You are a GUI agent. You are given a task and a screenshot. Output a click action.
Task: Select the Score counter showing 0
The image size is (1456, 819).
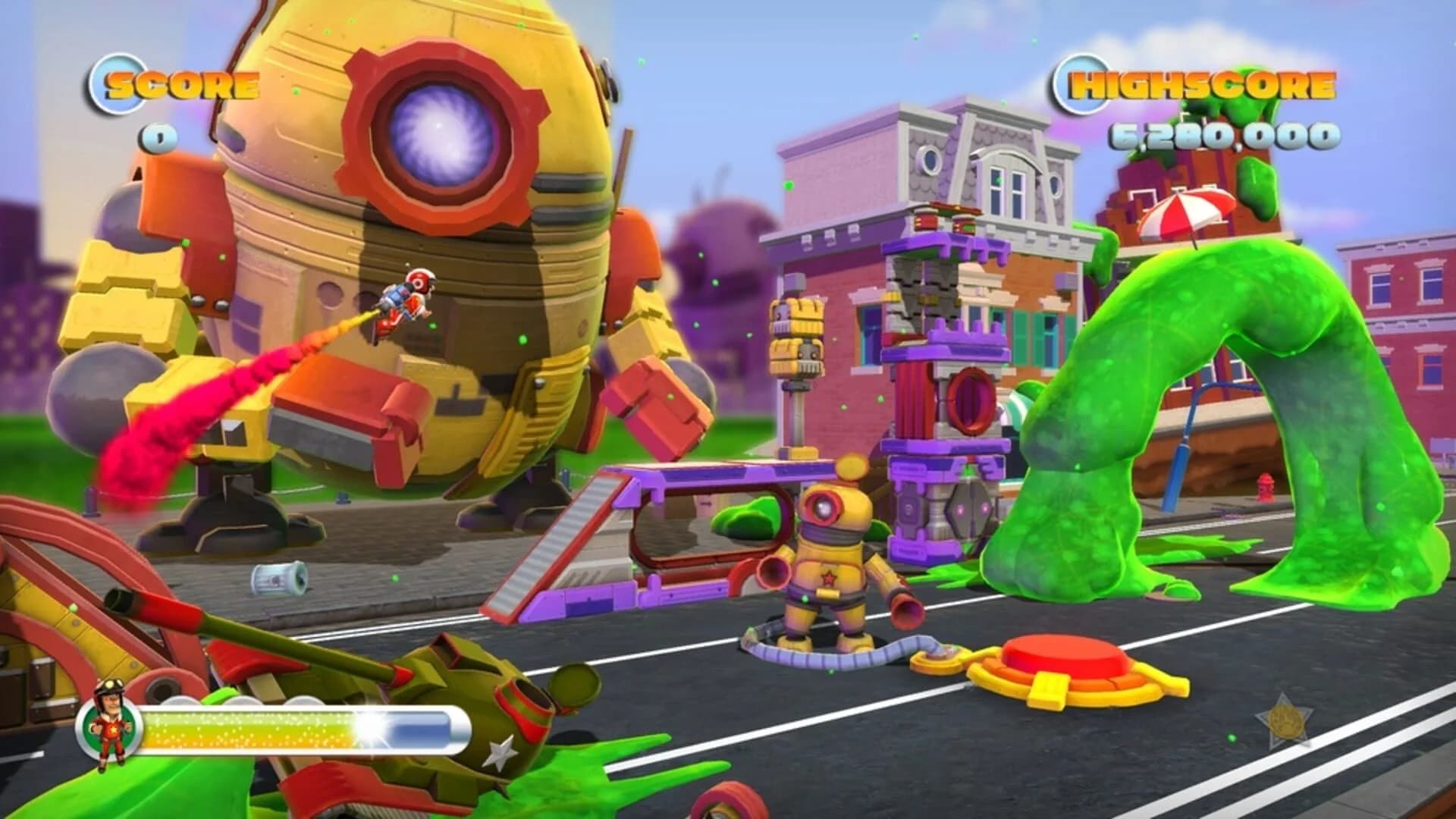(x=158, y=135)
